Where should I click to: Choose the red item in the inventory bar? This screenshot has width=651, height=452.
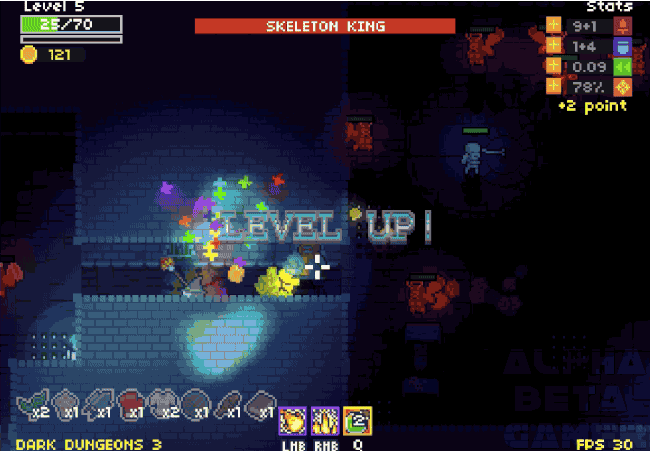point(130,402)
